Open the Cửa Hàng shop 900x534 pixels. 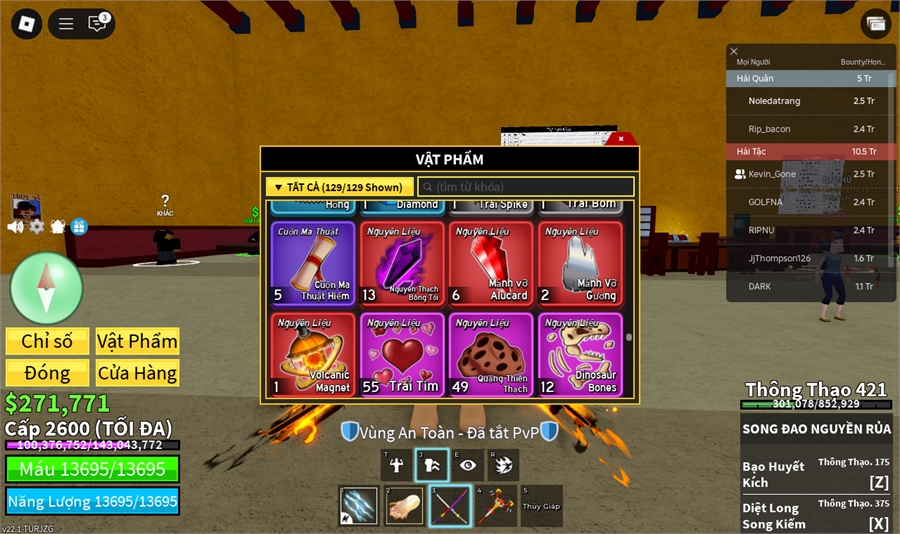[x=137, y=373]
